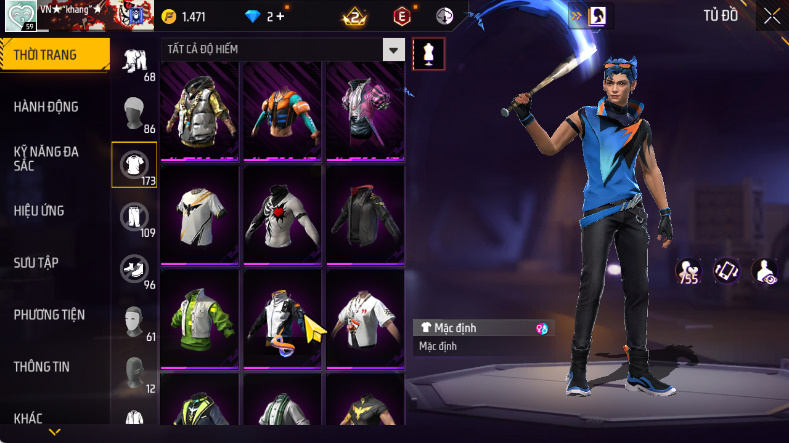Select the orange and teal jacket

point(283,108)
